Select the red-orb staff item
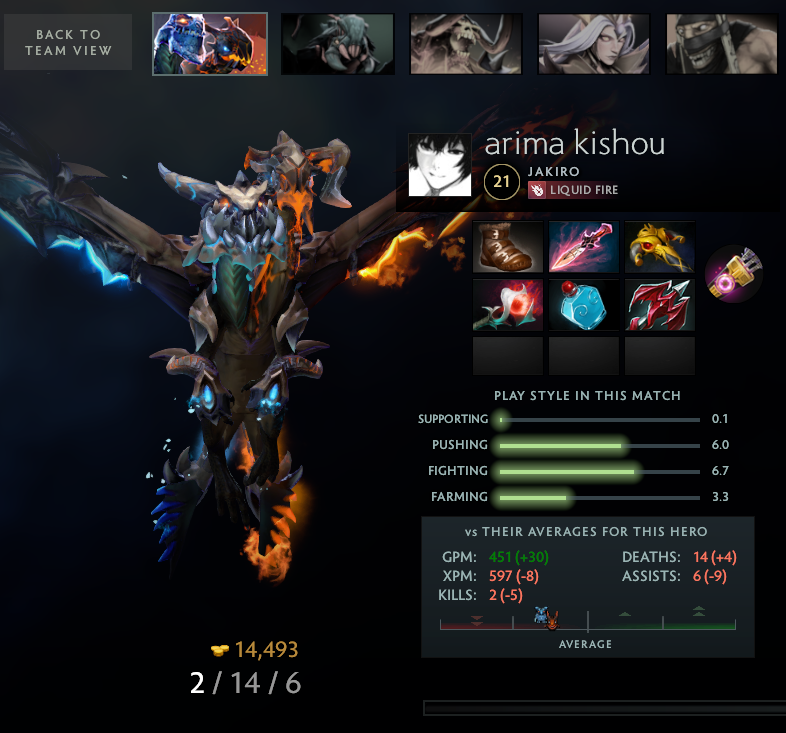786x733 pixels. pos(508,304)
